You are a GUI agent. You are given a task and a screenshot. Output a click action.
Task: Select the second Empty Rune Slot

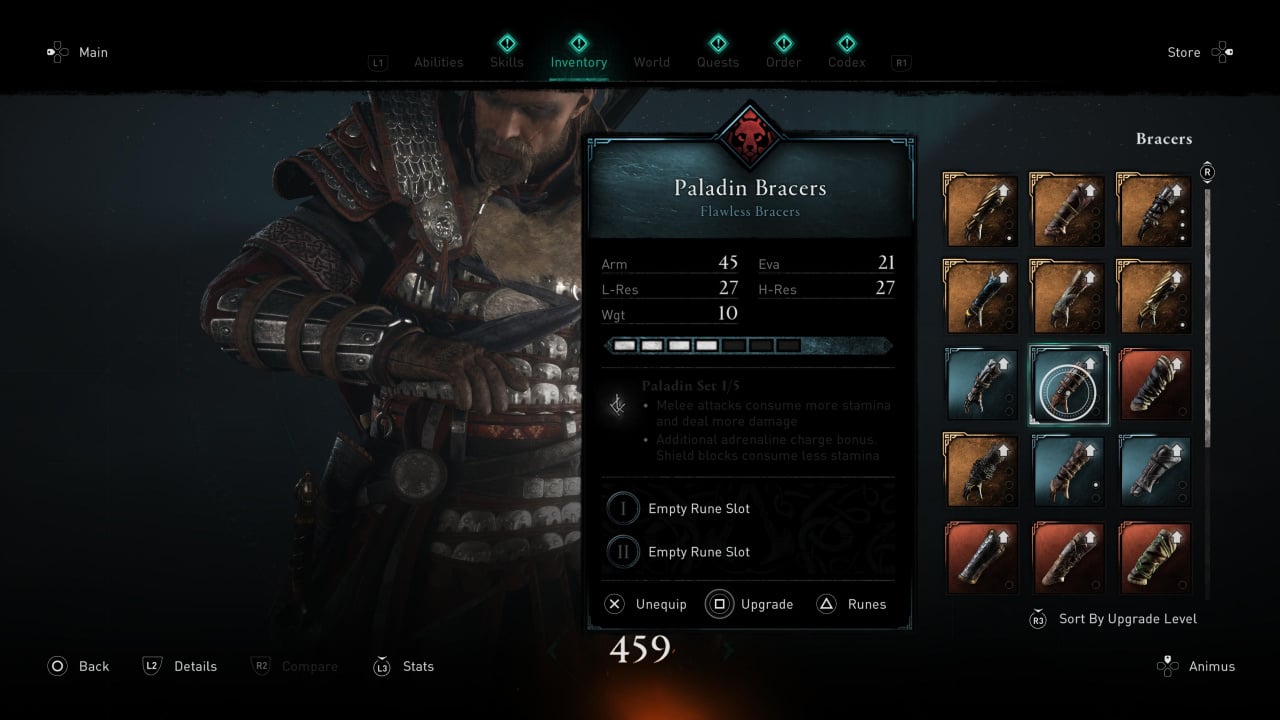[698, 552]
